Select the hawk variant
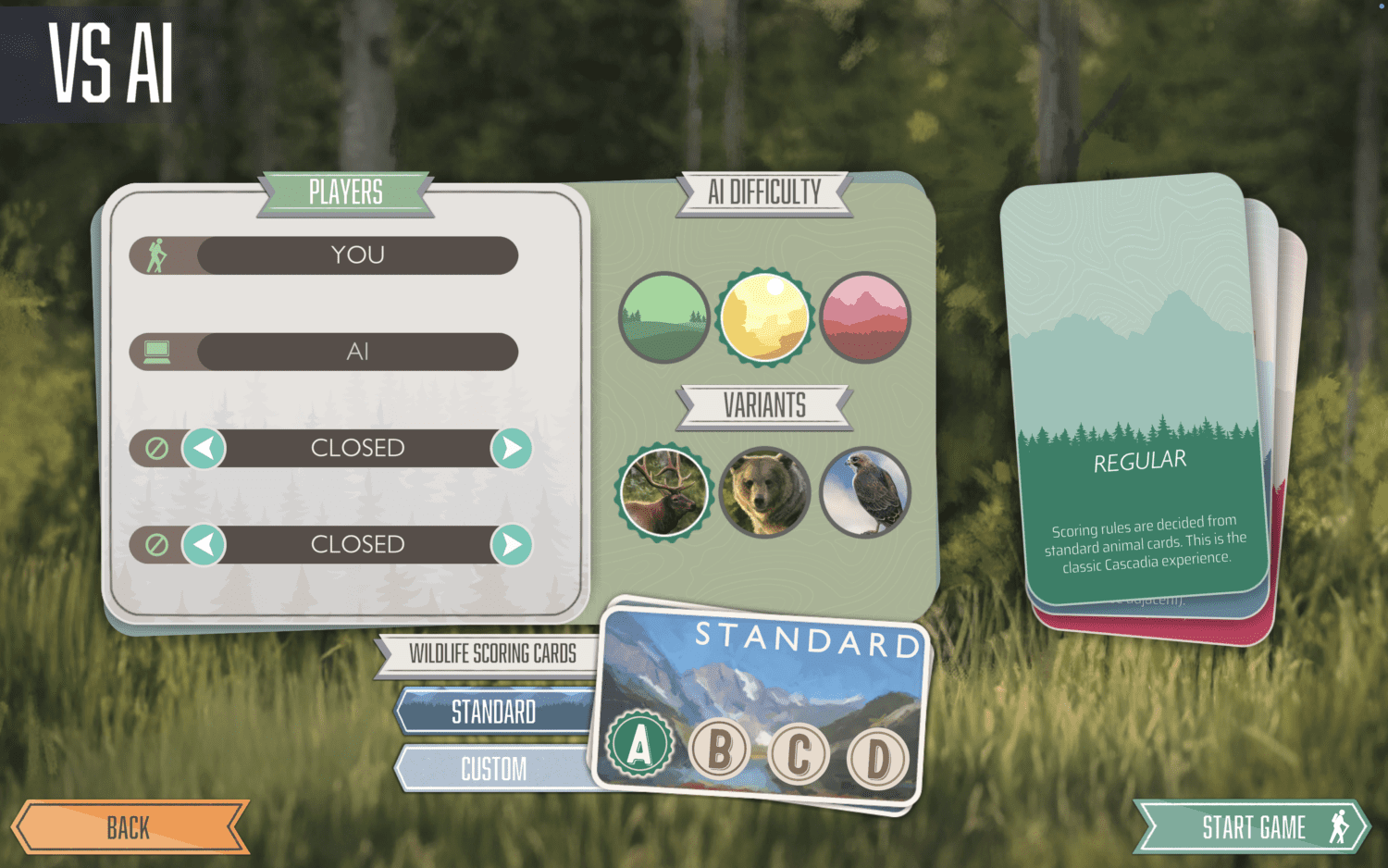 point(865,492)
